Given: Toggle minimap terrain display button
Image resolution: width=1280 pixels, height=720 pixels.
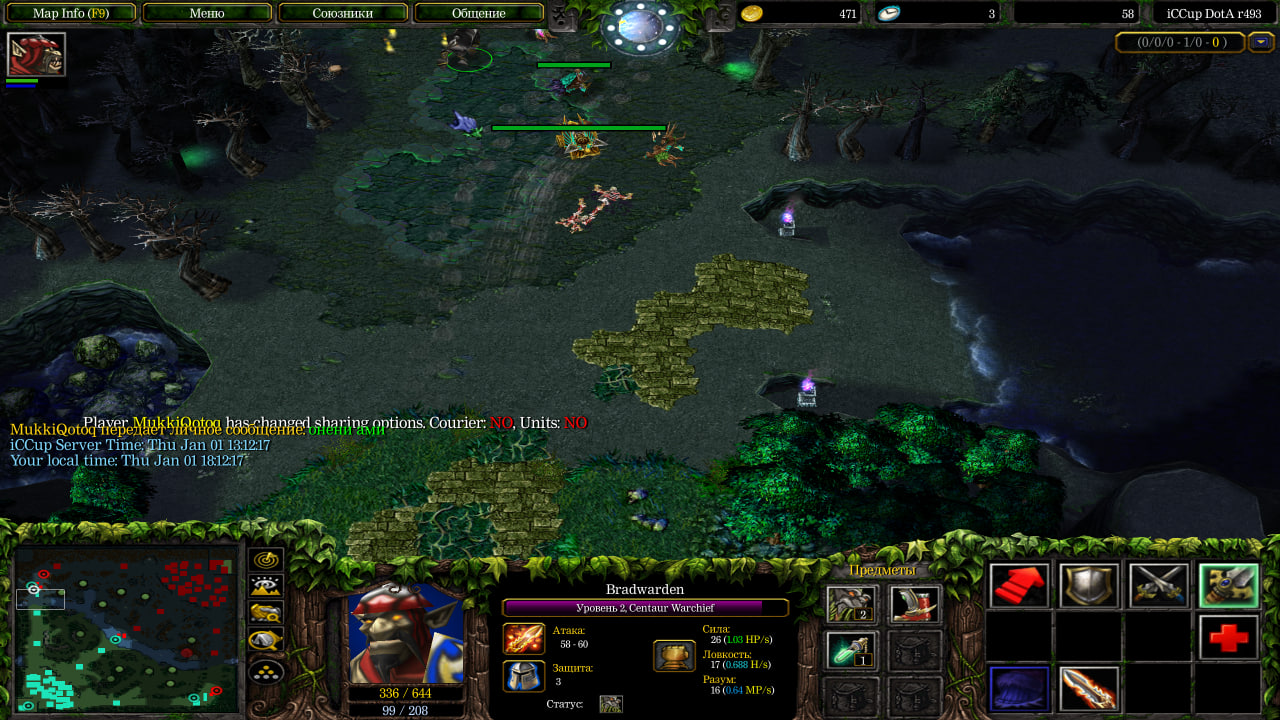Looking at the screenshot, I should [266, 586].
